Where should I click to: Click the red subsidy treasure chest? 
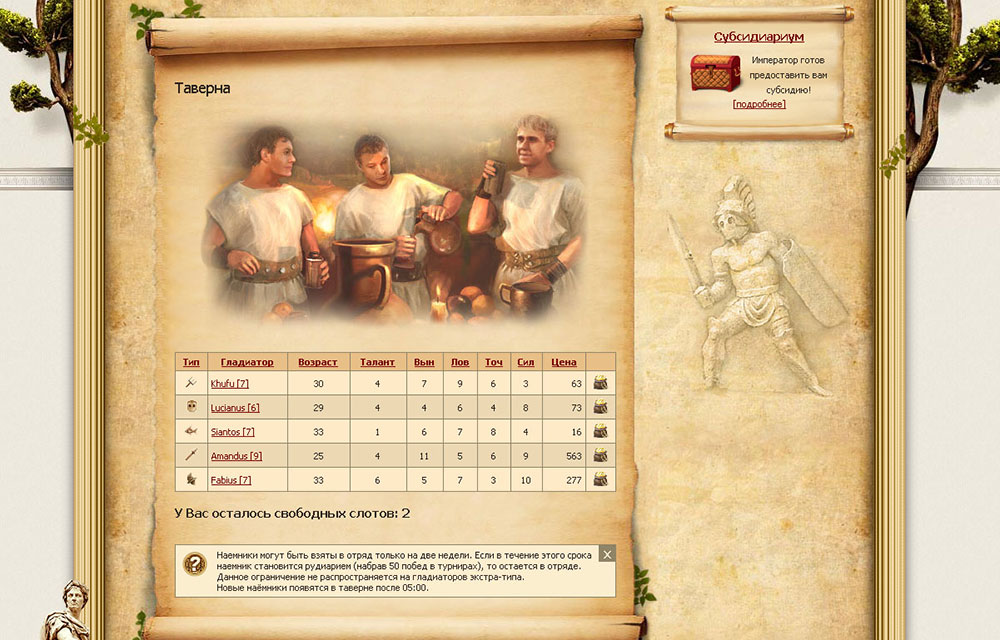point(715,73)
